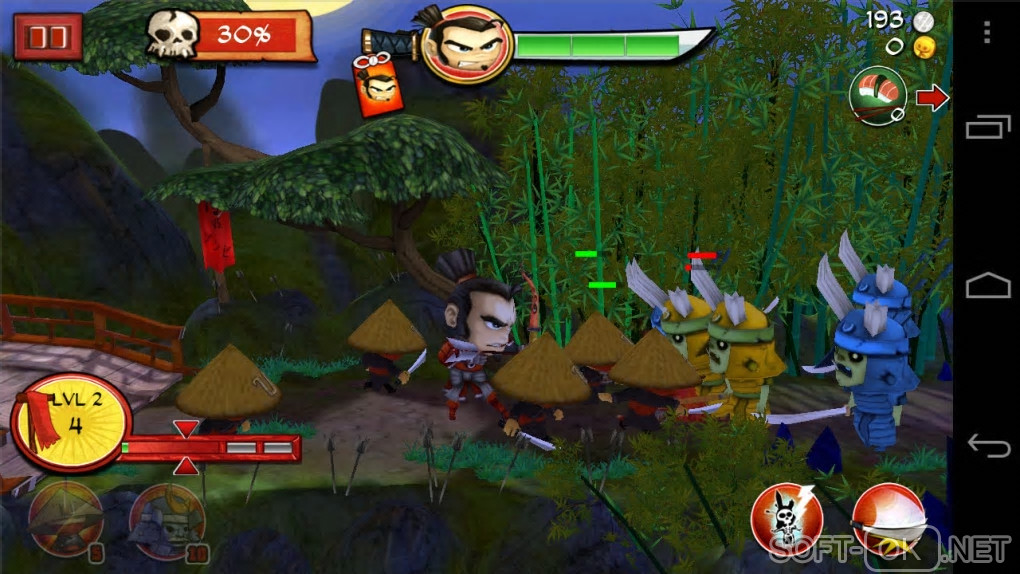
Task: Activate the skull rabbit lightning ability
Action: 787,519
